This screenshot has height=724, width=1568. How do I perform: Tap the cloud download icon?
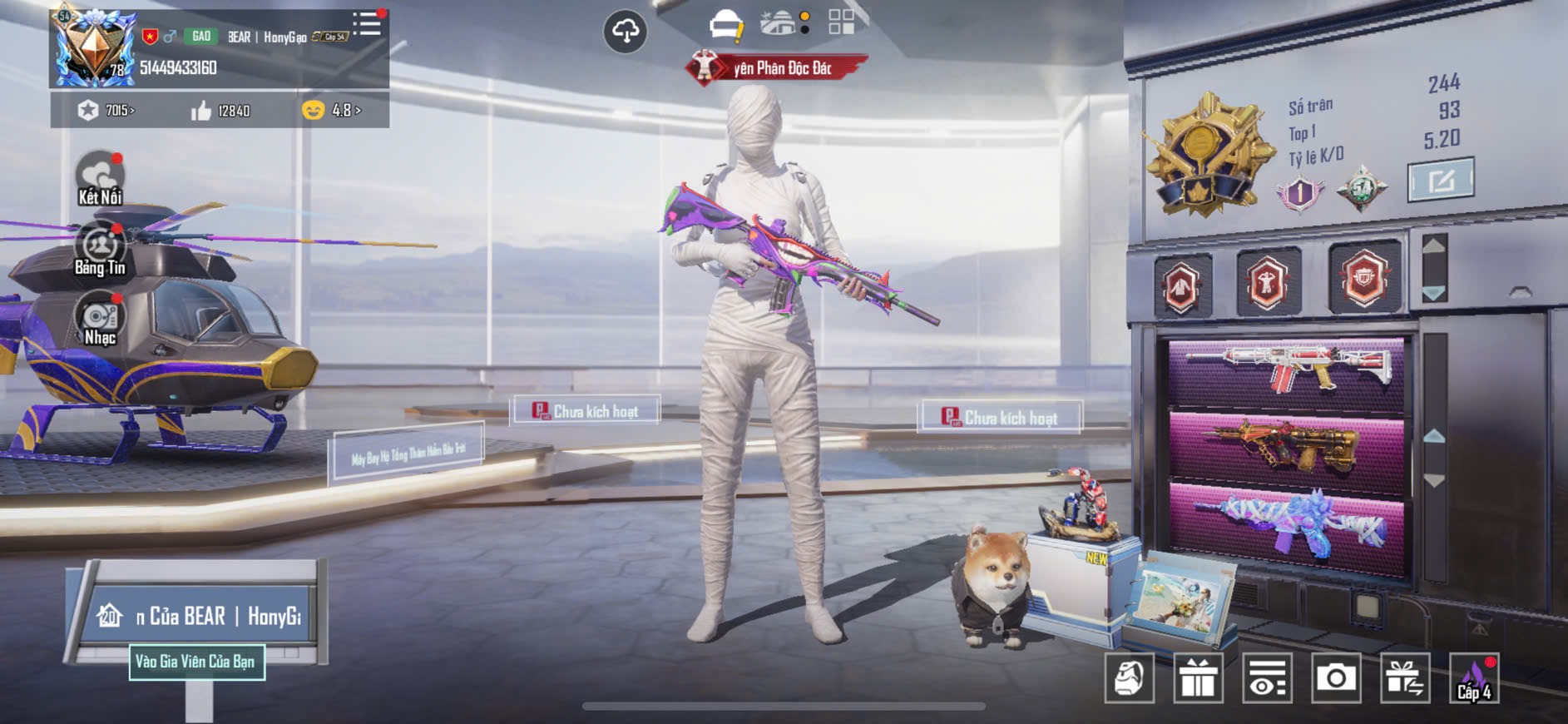(625, 32)
